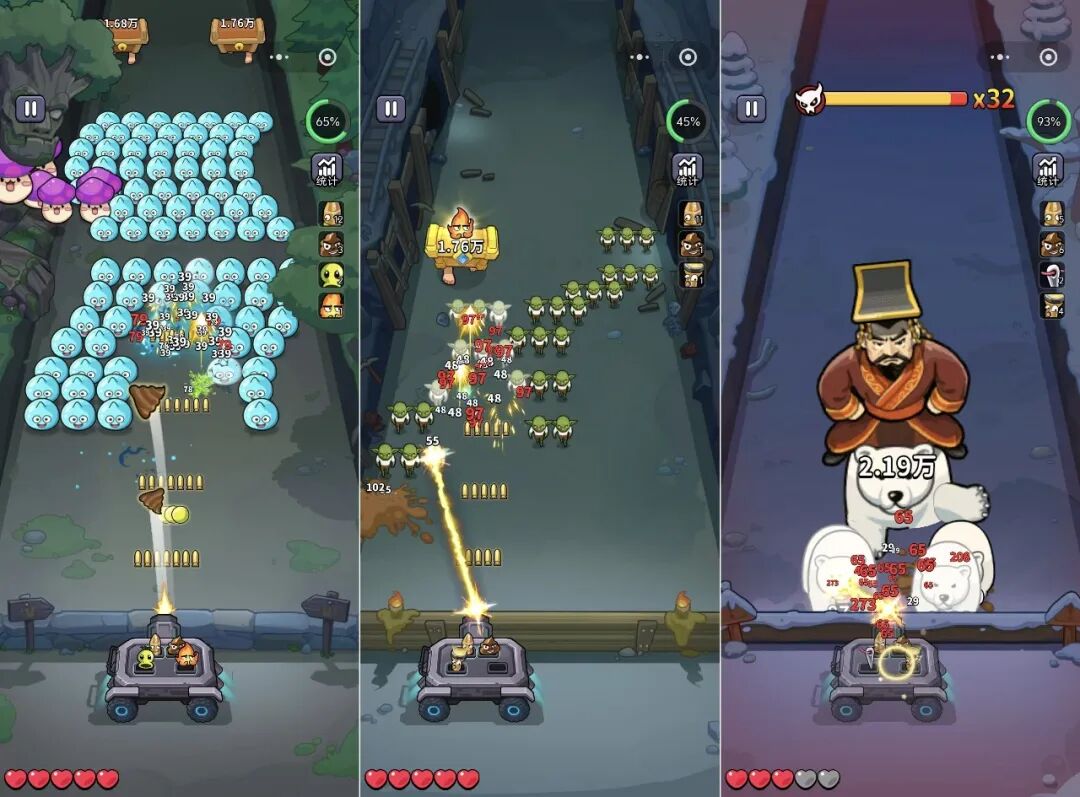Select the level 5 bullet skill icon
The image size is (1080, 797).
tap(1052, 214)
